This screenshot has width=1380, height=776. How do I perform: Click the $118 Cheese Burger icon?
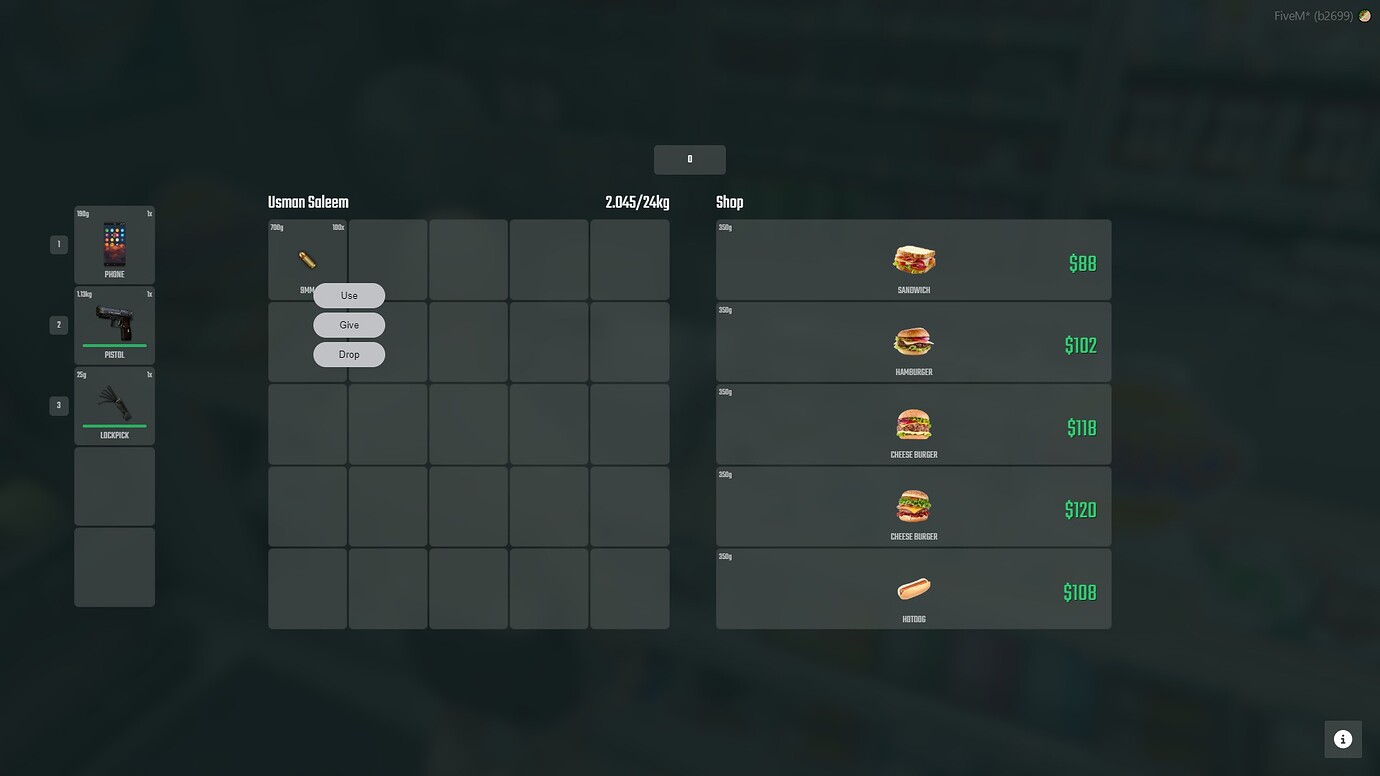pyautogui.click(x=912, y=423)
